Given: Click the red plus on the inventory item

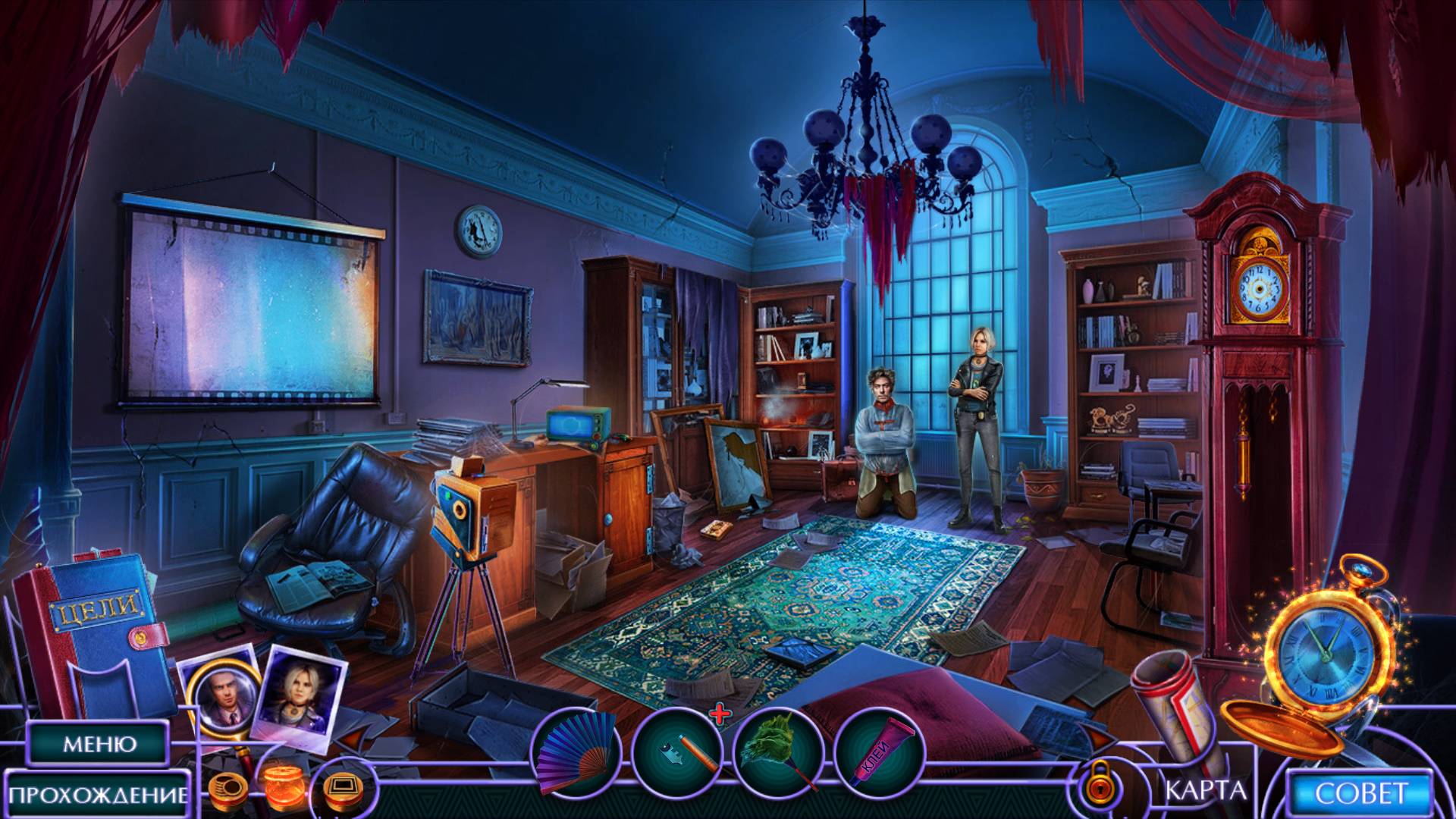Looking at the screenshot, I should pyautogui.click(x=720, y=713).
